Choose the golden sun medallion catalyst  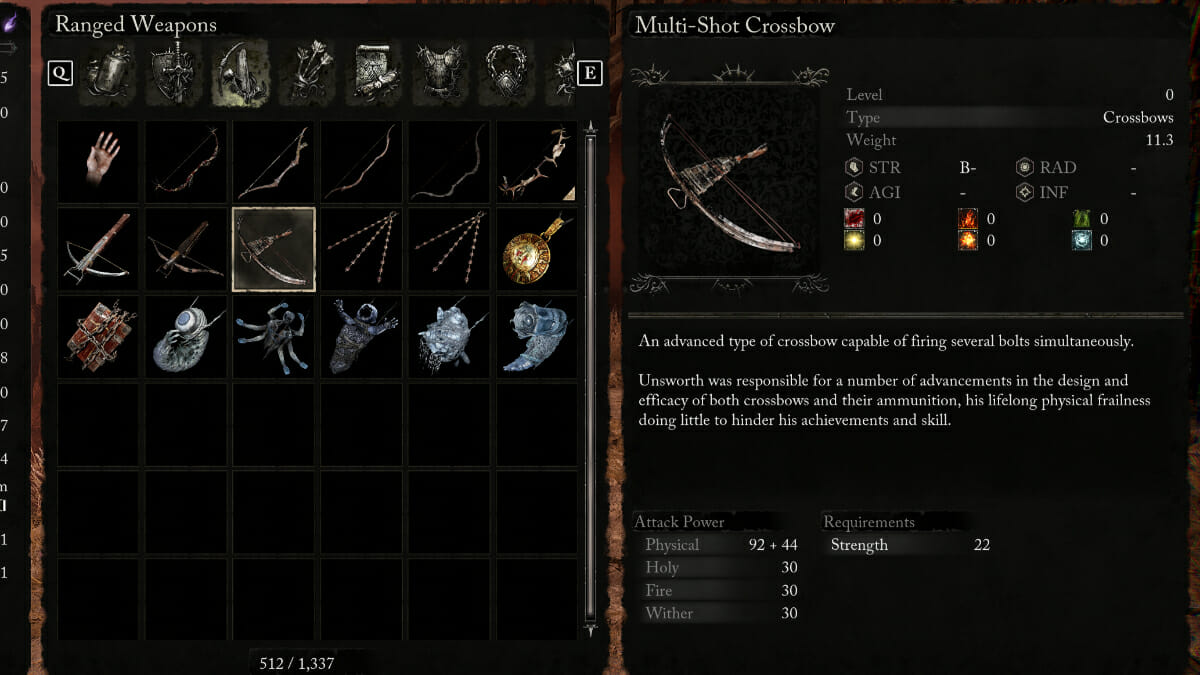click(x=537, y=250)
